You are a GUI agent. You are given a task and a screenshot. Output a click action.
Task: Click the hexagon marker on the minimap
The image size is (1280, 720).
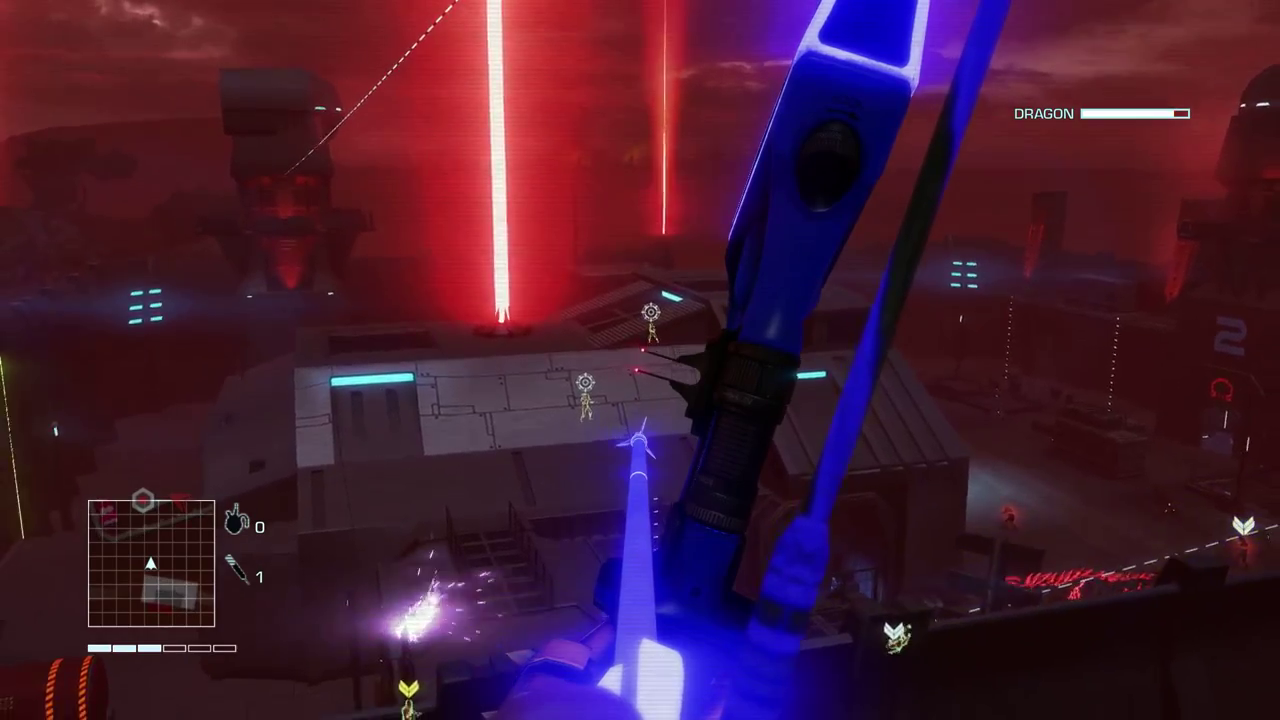(143, 500)
